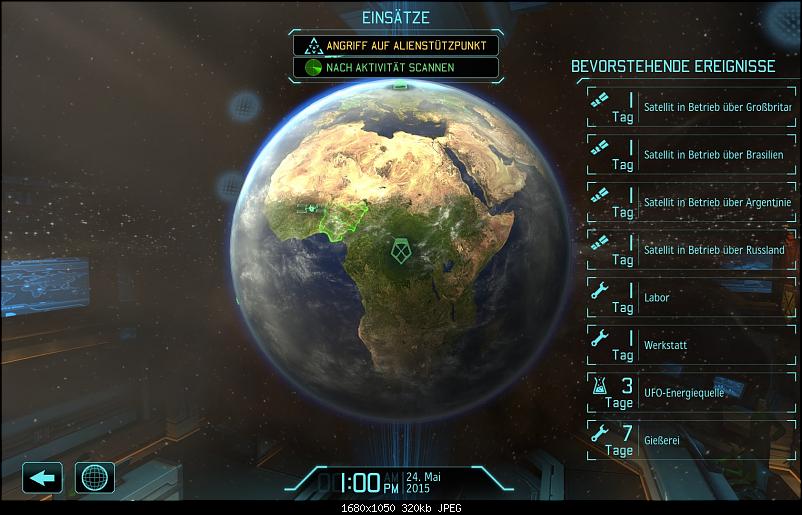Start Nach Aktivität Scannen
The image size is (802, 515).
pyautogui.click(x=395, y=68)
